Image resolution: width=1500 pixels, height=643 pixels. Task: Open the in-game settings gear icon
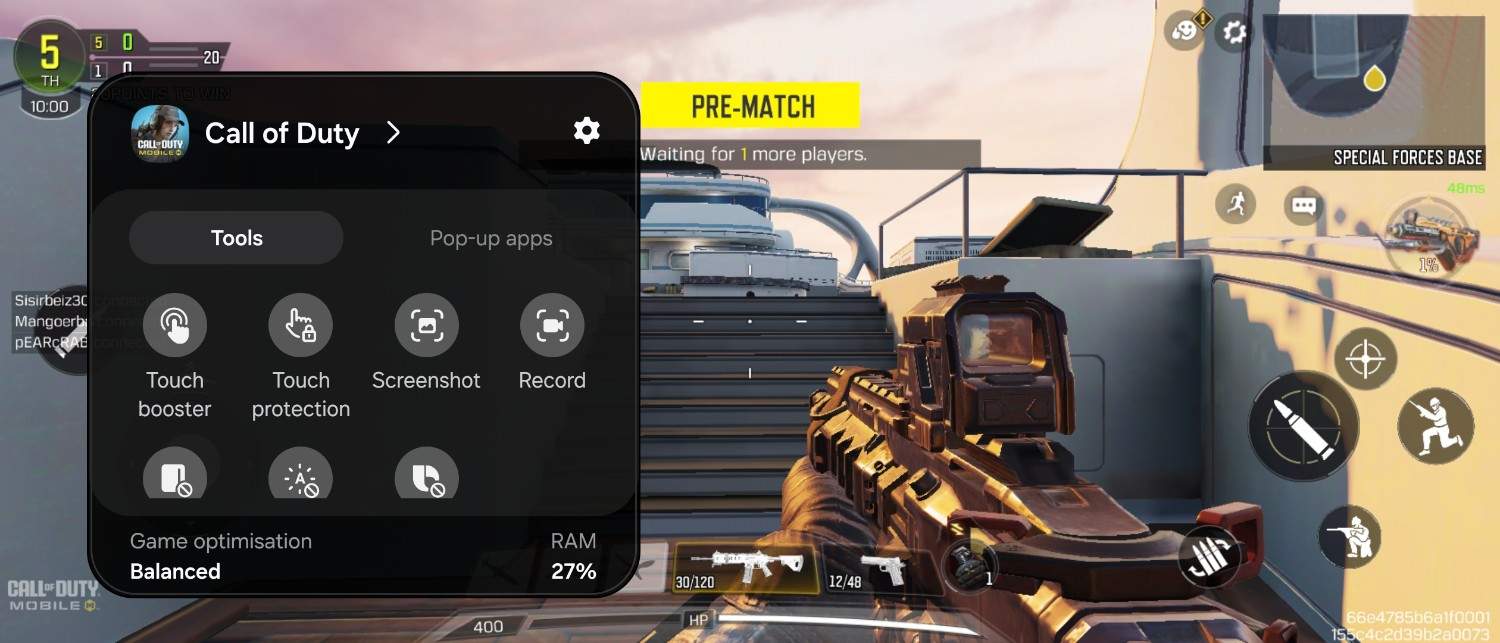[1235, 32]
